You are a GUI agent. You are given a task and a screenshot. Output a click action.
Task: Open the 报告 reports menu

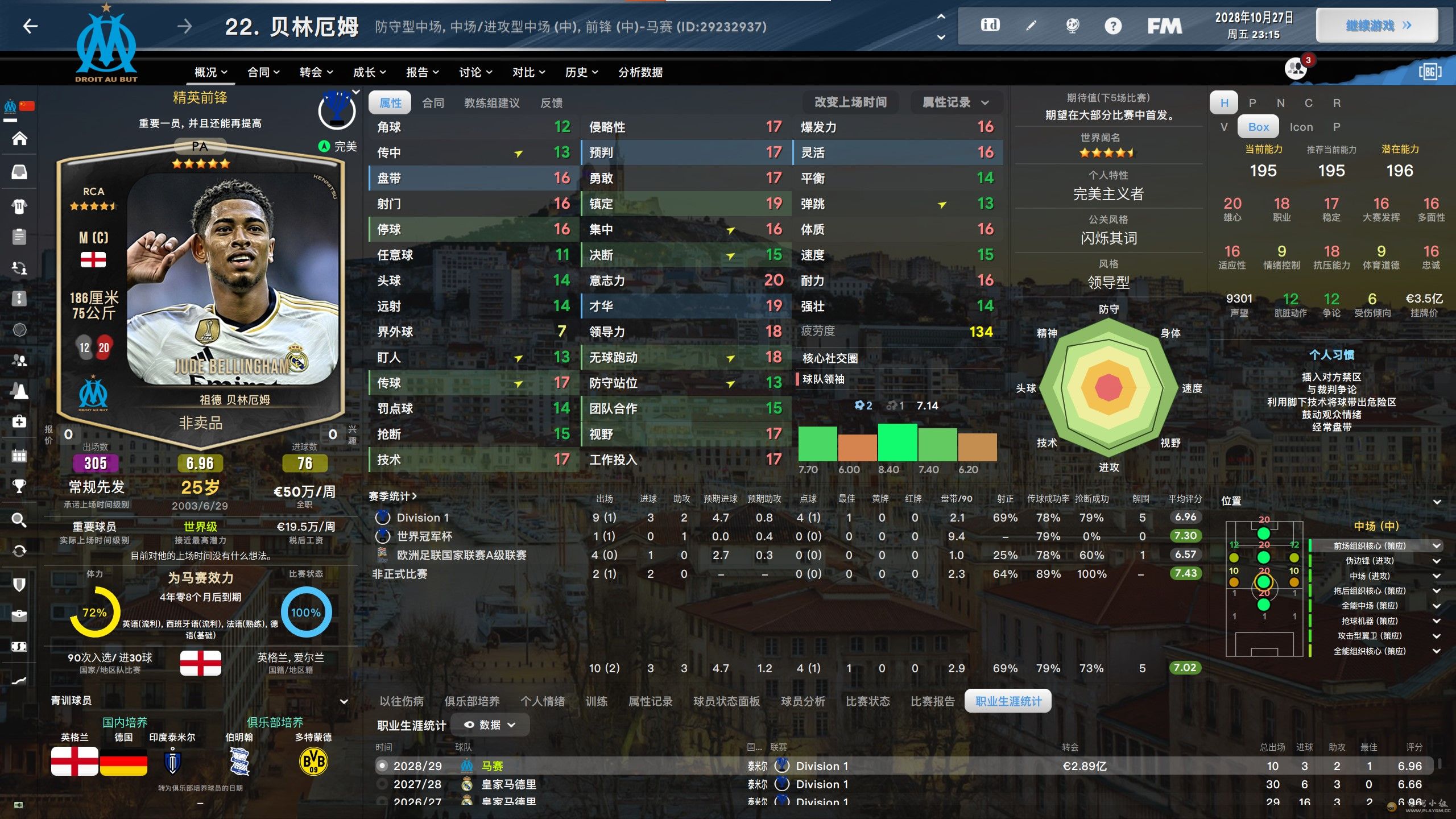pos(422,72)
